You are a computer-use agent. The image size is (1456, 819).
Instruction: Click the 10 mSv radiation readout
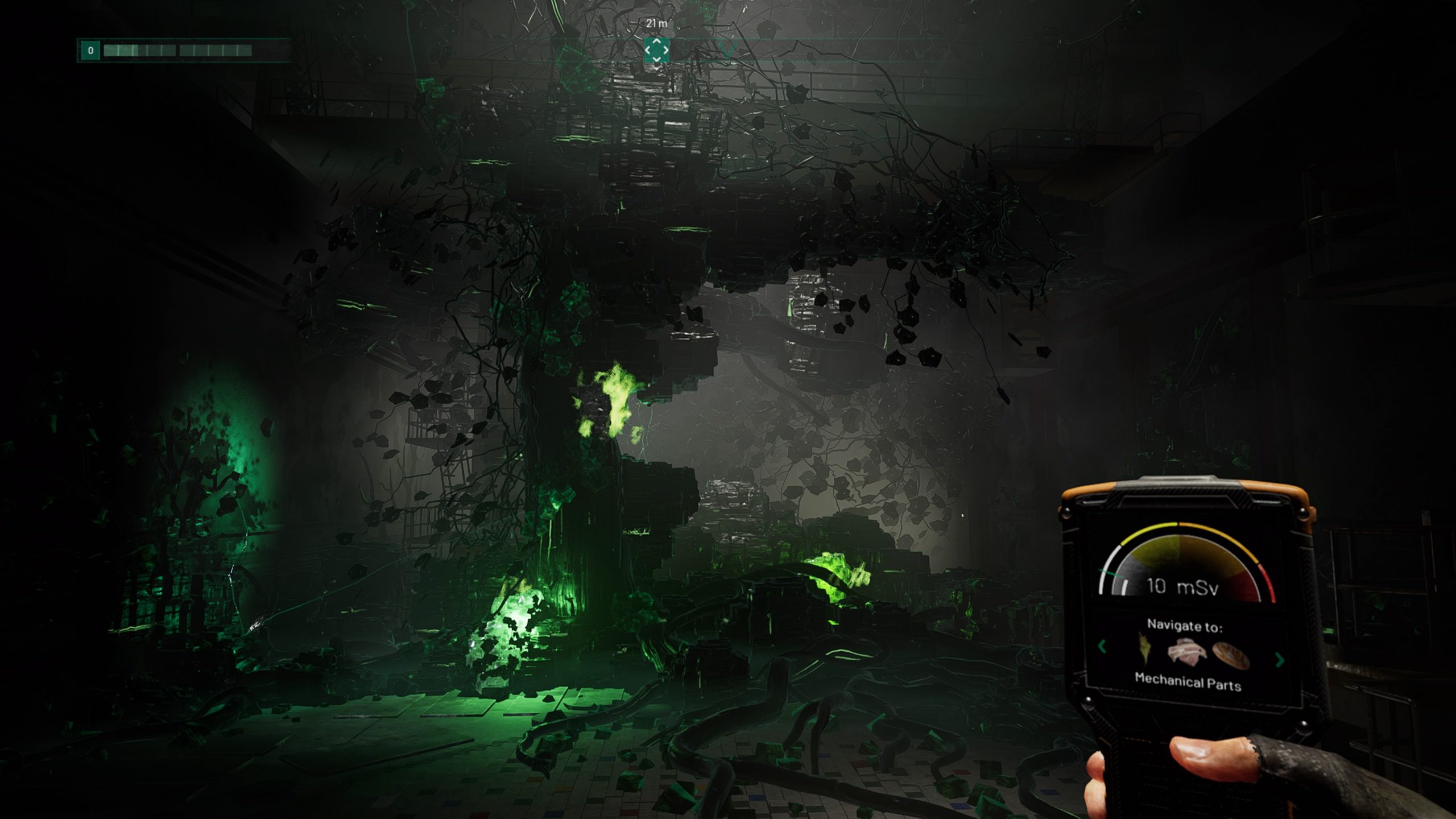pos(1181,588)
